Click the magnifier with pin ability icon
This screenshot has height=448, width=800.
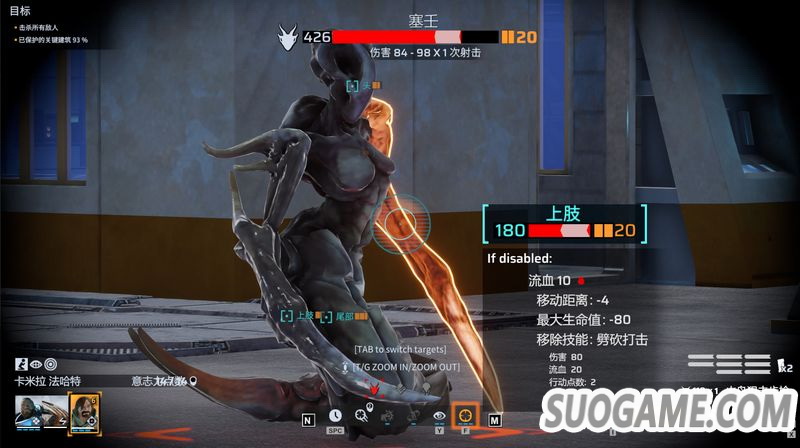(x=361, y=415)
